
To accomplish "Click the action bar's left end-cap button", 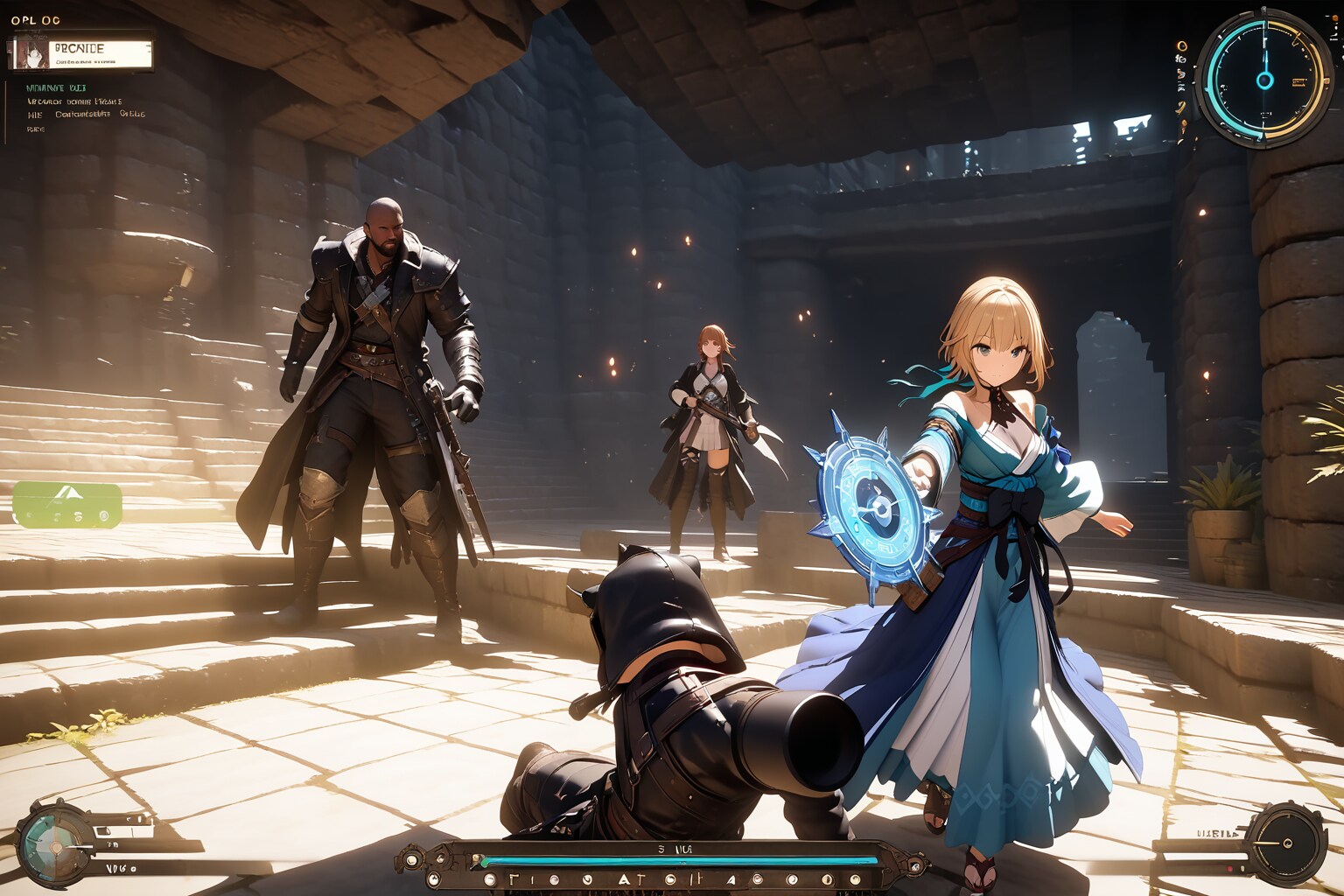I will tap(410, 859).
